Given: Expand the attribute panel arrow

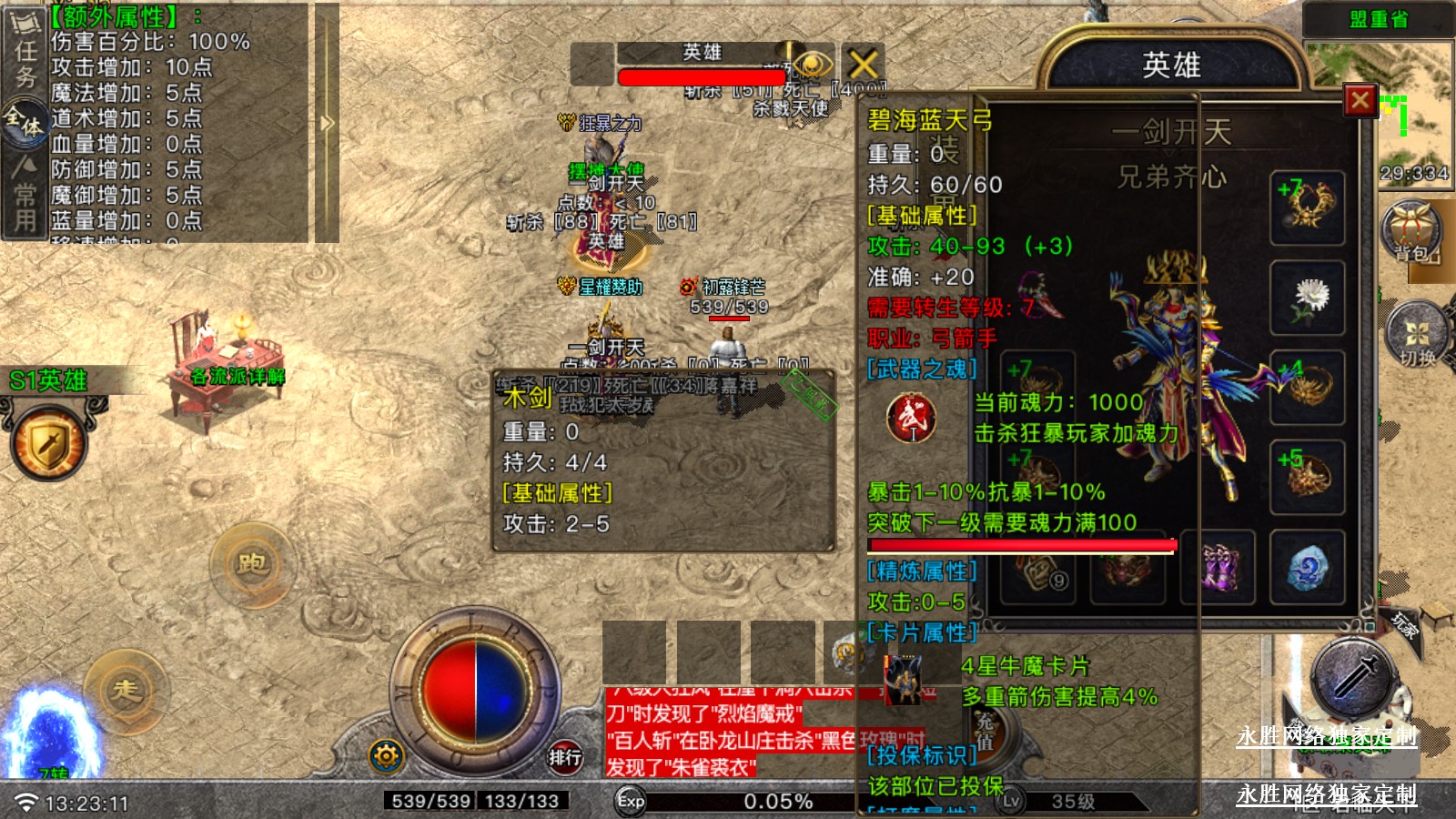Looking at the screenshot, I should point(327,123).
